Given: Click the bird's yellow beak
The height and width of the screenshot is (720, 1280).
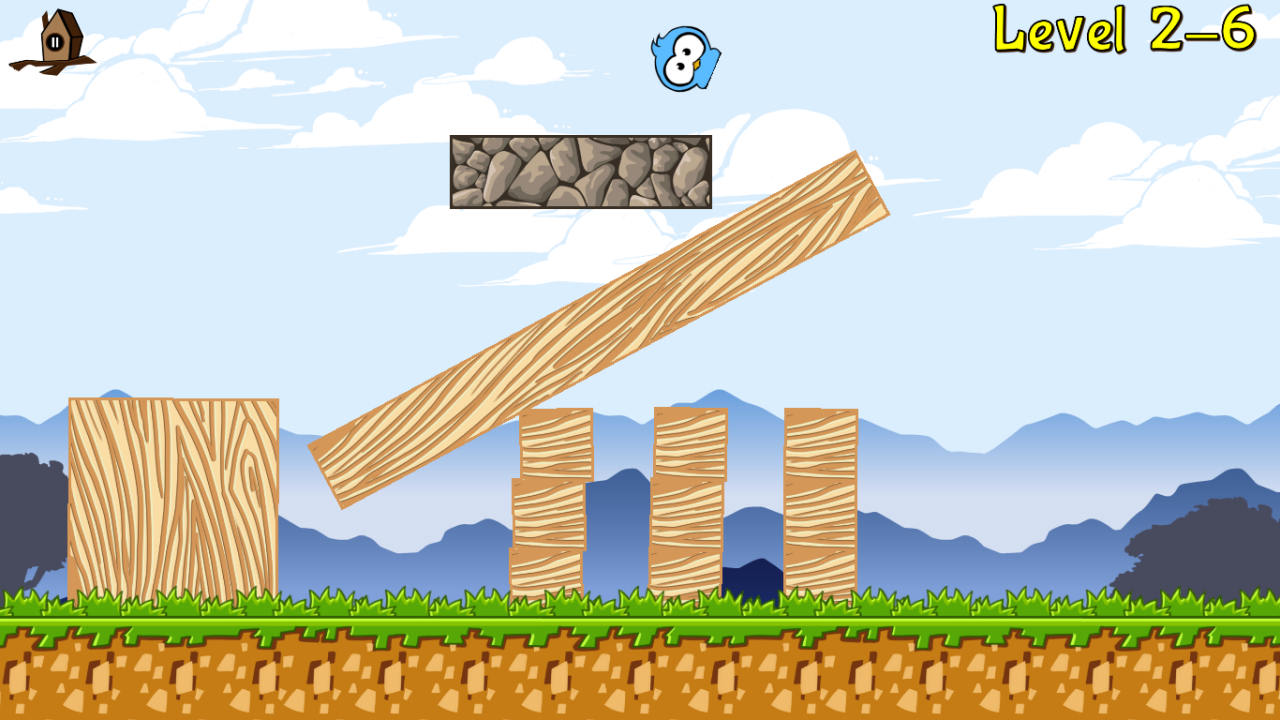Looking at the screenshot, I should pyautogui.click(x=697, y=66).
